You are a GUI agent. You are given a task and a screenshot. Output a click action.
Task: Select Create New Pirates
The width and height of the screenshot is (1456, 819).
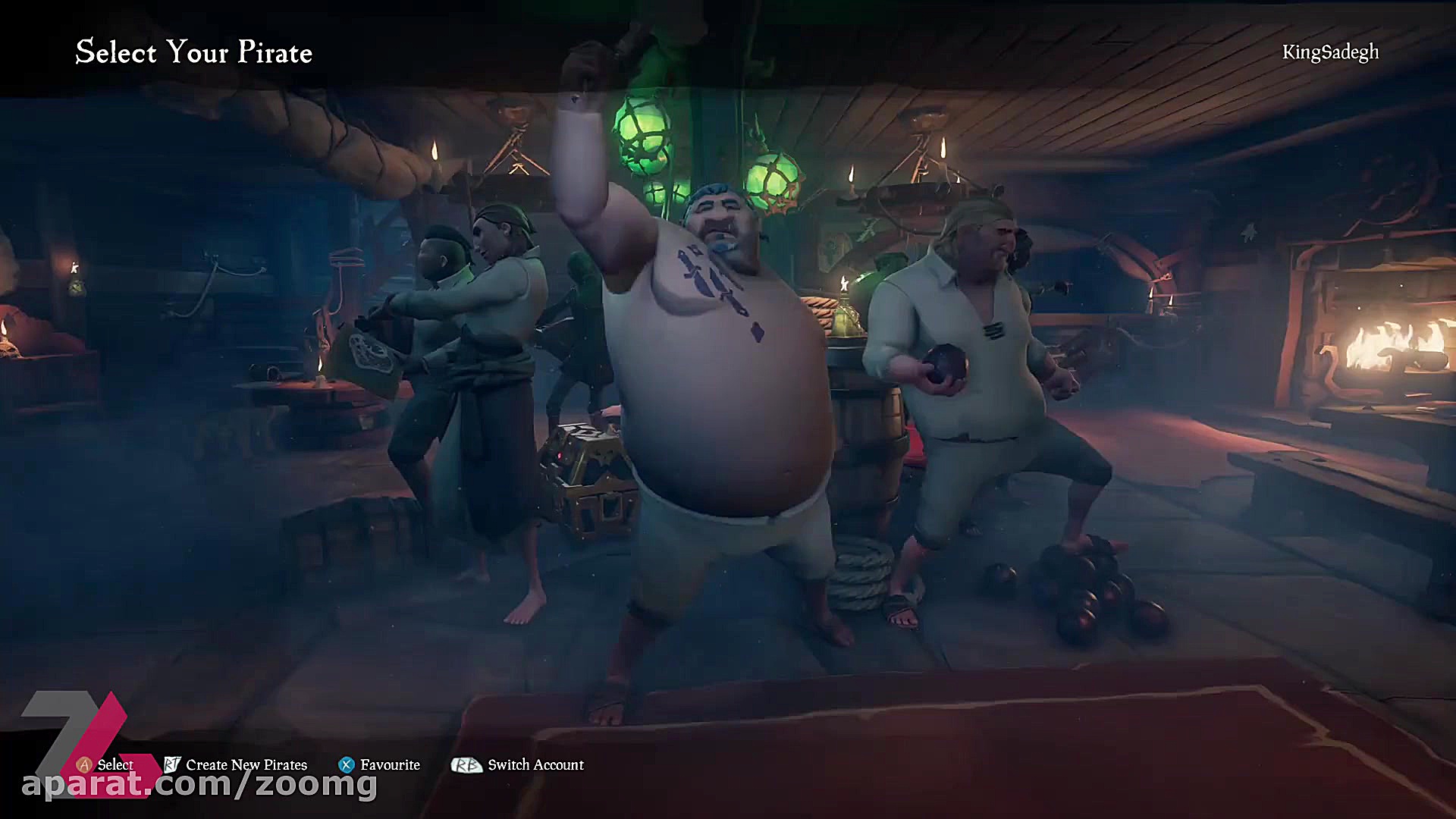(246, 765)
